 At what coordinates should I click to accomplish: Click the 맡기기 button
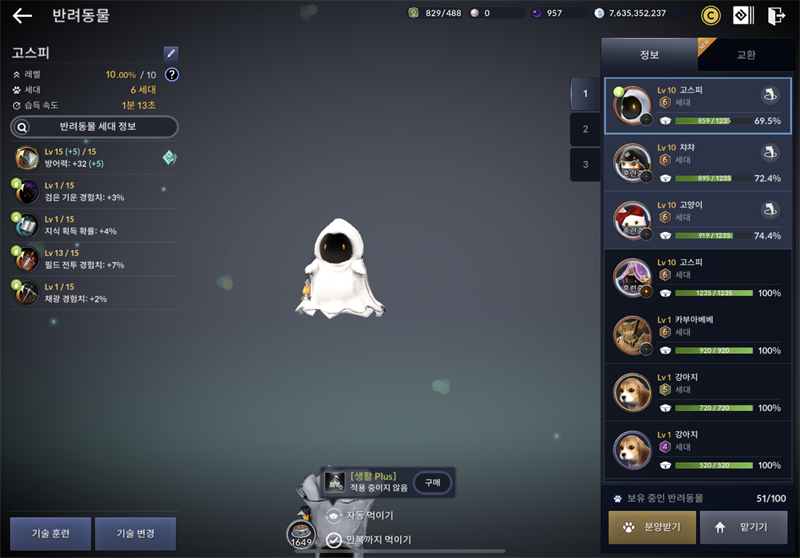tap(743, 527)
